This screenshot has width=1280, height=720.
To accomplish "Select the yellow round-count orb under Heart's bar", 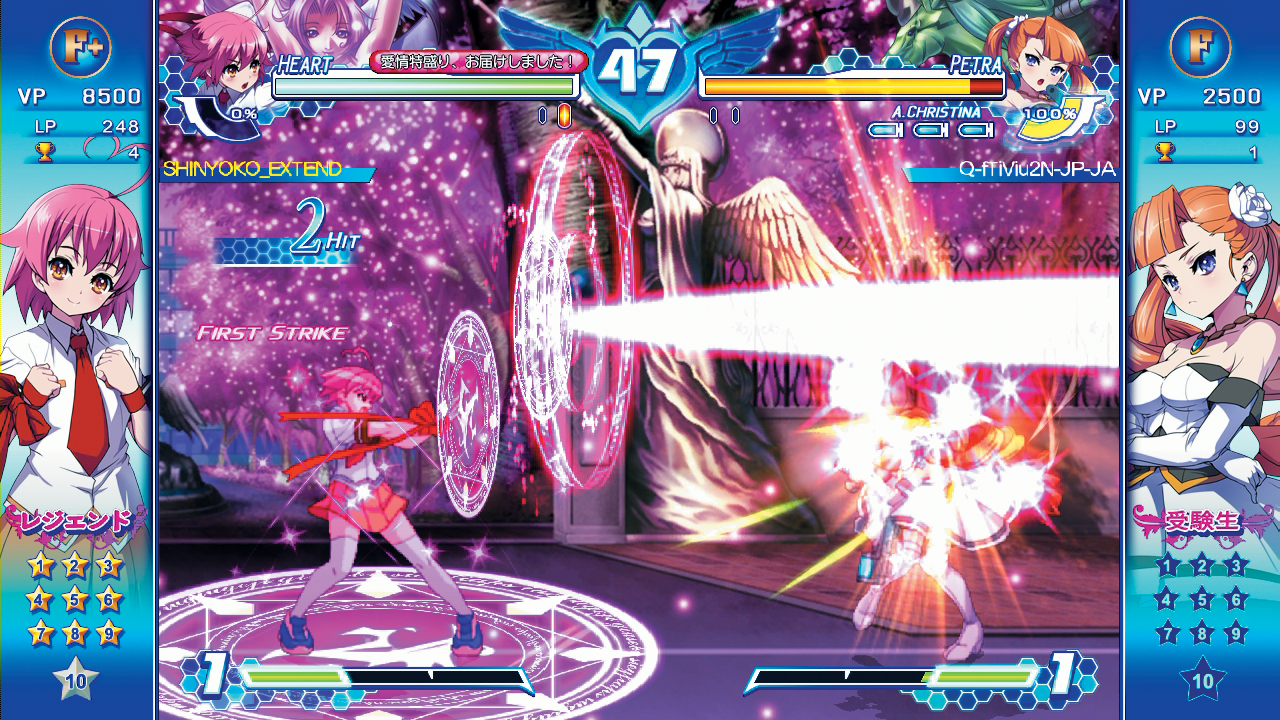I will 567,117.
